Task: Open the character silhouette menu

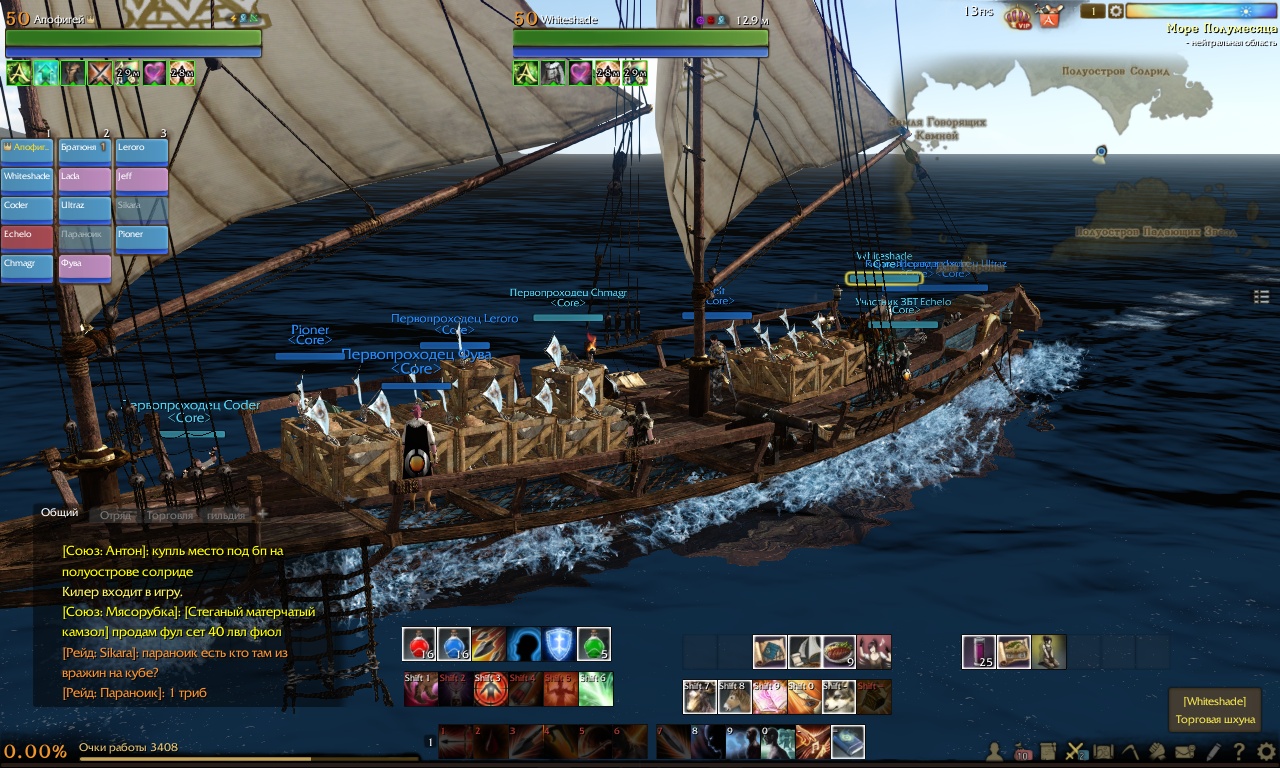Action: pos(995,751)
